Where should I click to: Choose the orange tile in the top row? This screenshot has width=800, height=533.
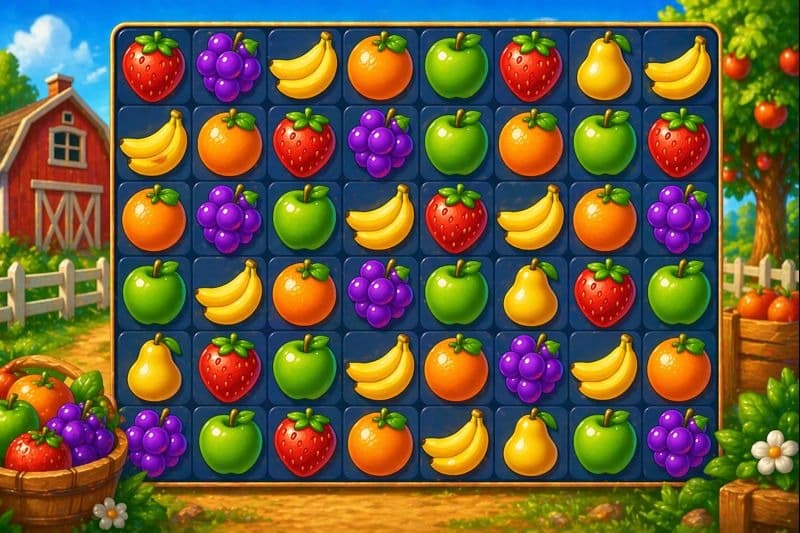pos(380,67)
